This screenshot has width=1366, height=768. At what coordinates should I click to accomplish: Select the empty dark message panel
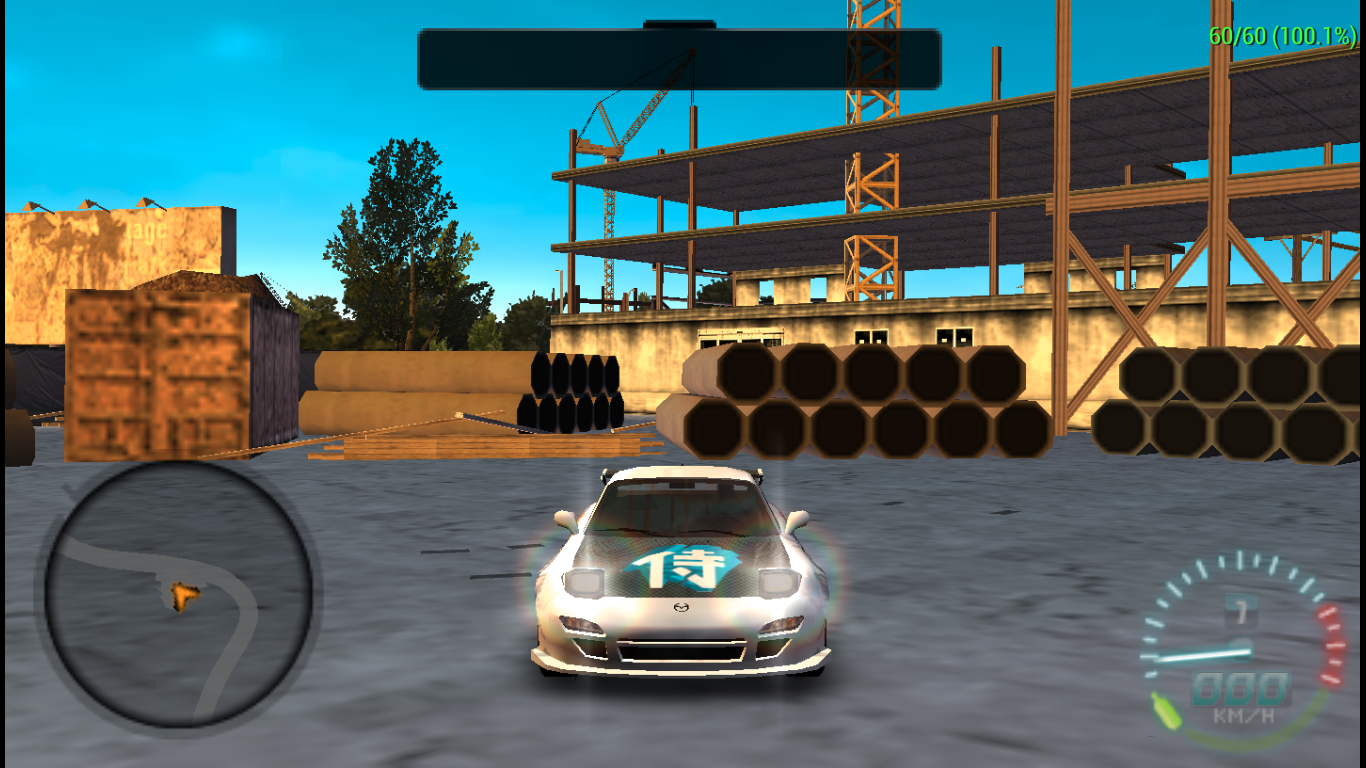(679, 59)
